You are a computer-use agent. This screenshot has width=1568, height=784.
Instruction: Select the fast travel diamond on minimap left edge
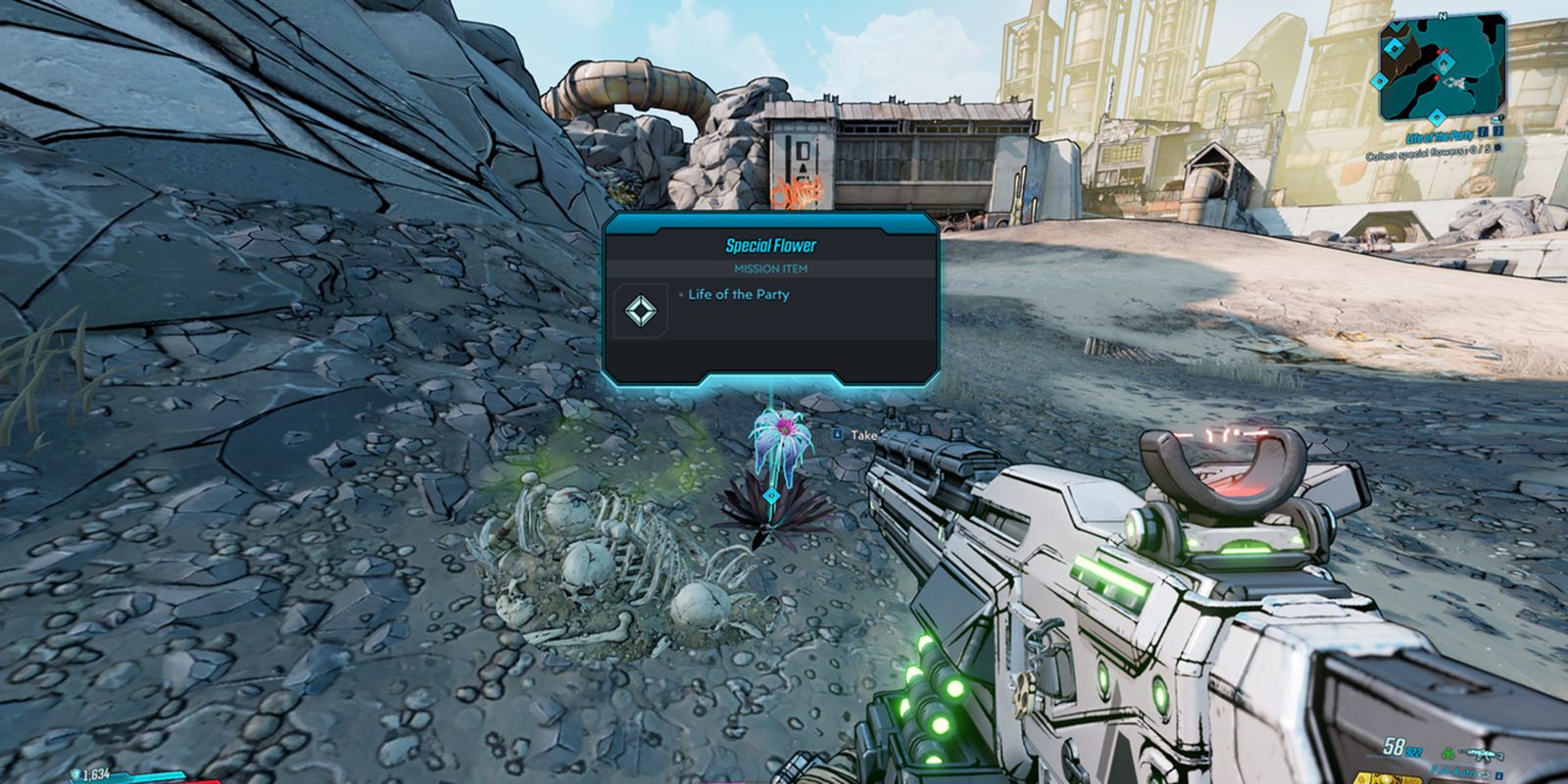(1379, 79)
